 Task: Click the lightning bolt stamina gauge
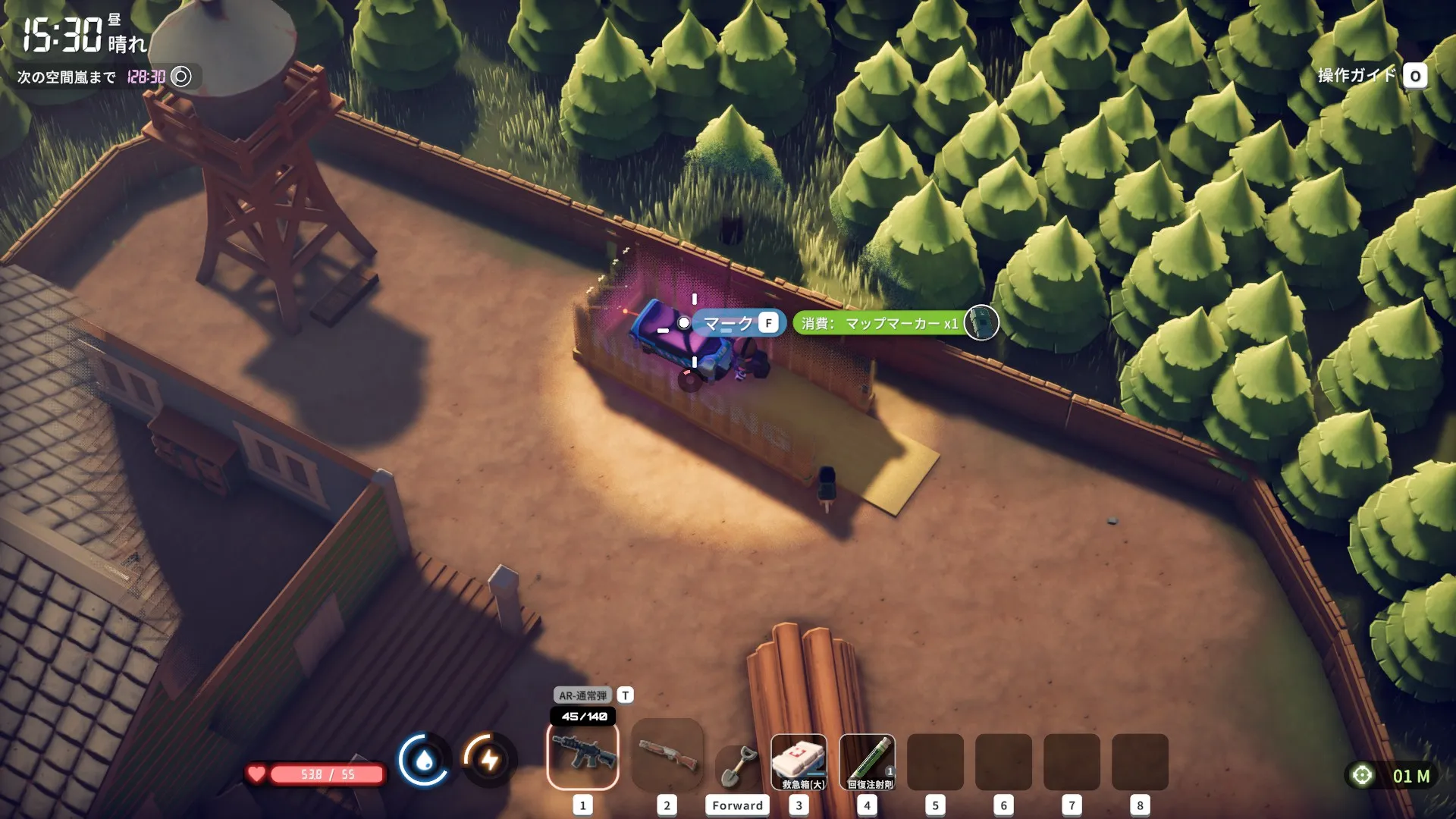[489, 759]
